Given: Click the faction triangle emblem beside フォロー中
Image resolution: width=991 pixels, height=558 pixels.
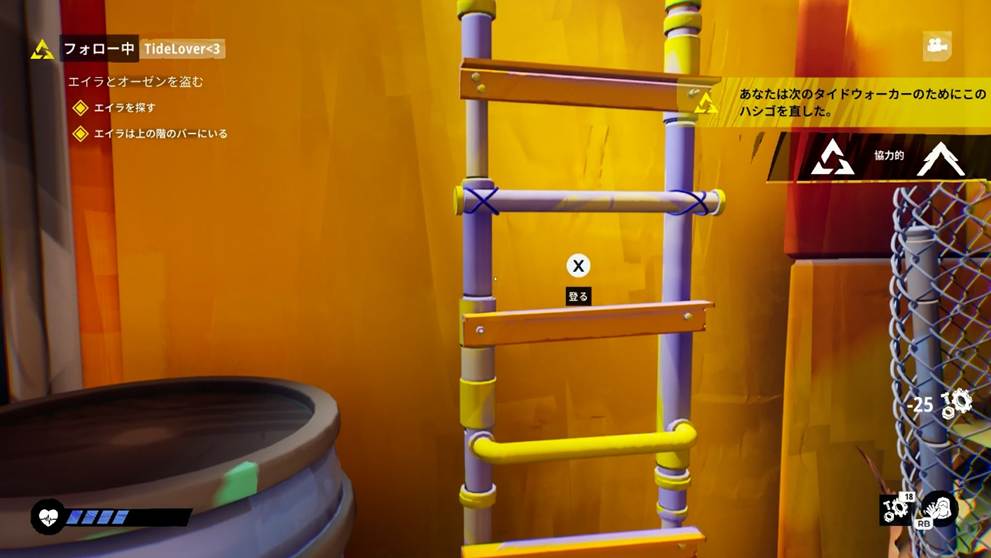Looking at the screenshot, I should 42,49.
